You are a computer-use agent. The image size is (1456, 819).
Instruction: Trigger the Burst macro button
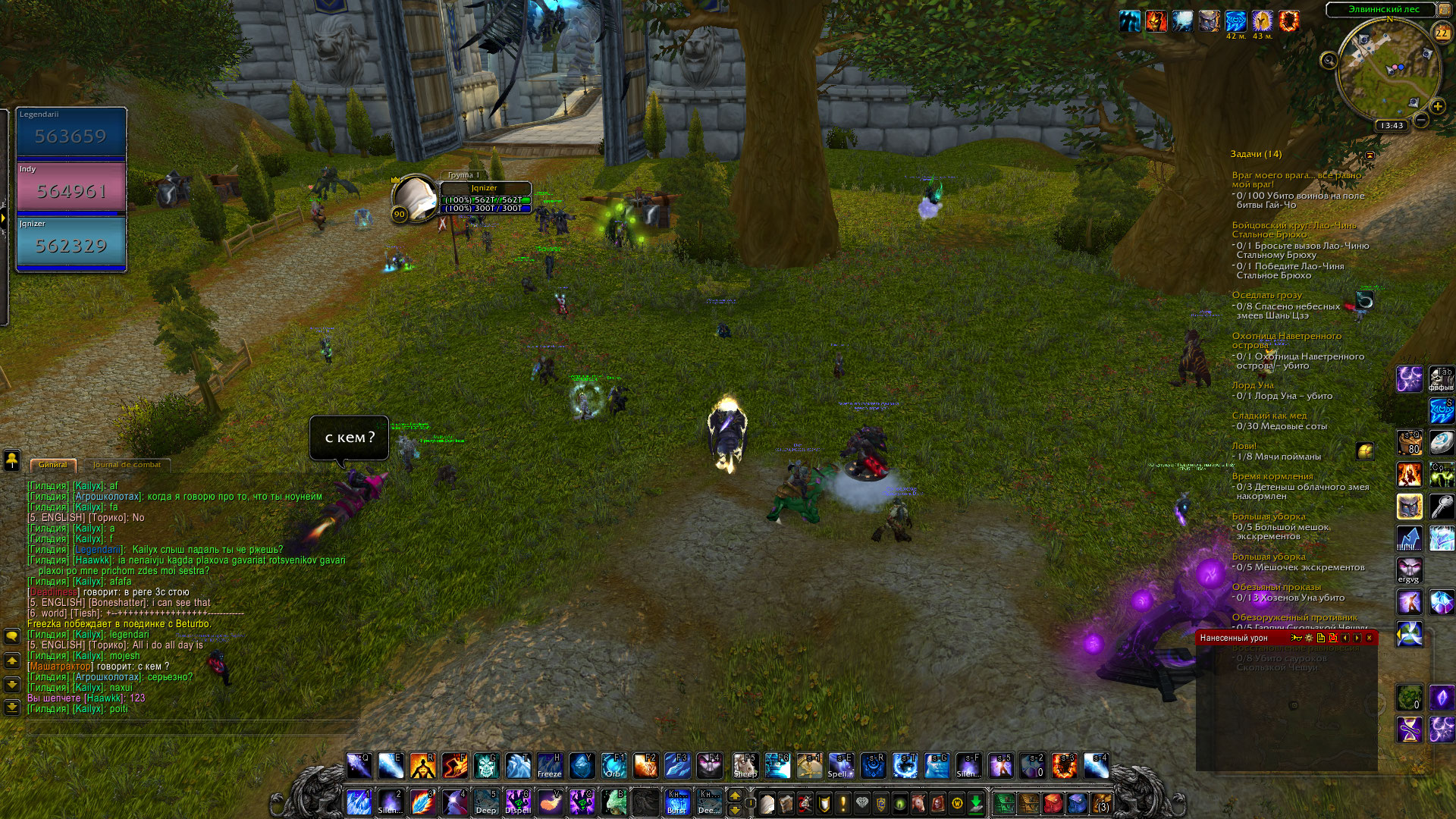click(677, 802)
